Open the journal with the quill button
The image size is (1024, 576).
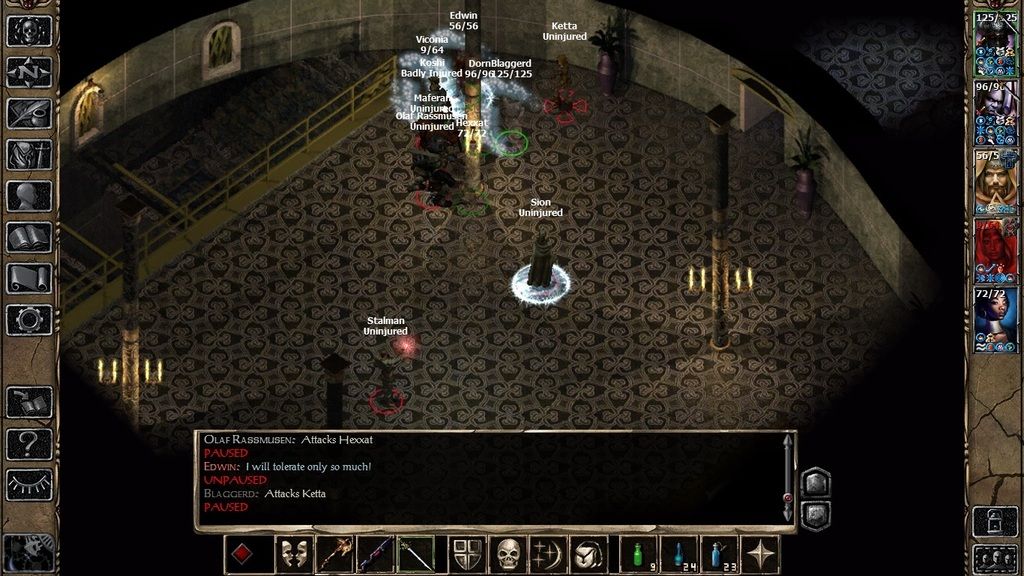coord(29,113)
